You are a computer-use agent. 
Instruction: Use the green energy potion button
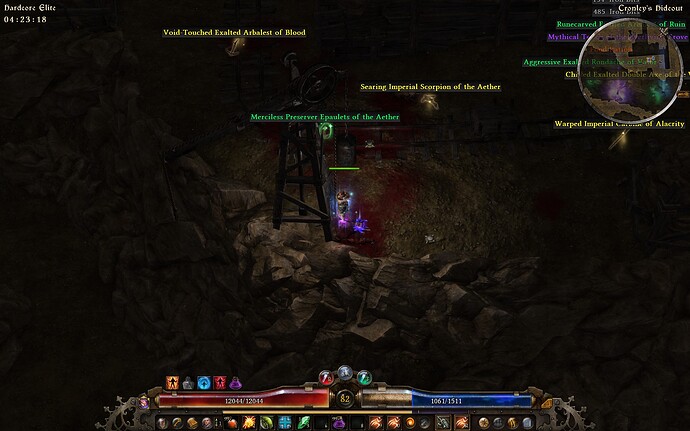(365, 377)
